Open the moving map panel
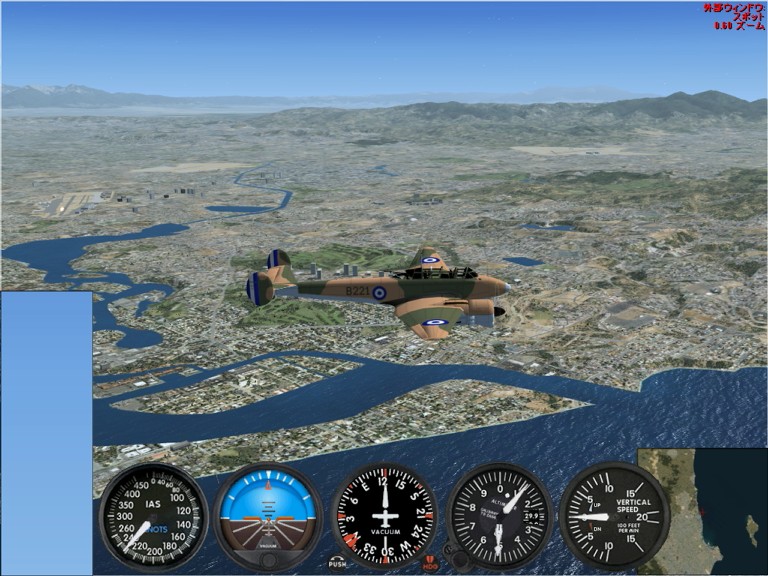 (702, 511)
